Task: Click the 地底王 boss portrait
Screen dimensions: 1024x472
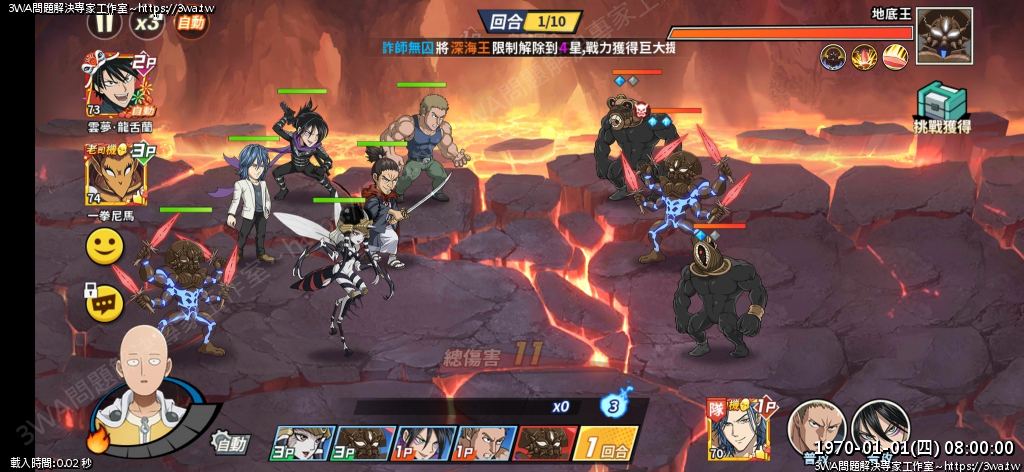Action: [x=944, y=37]
